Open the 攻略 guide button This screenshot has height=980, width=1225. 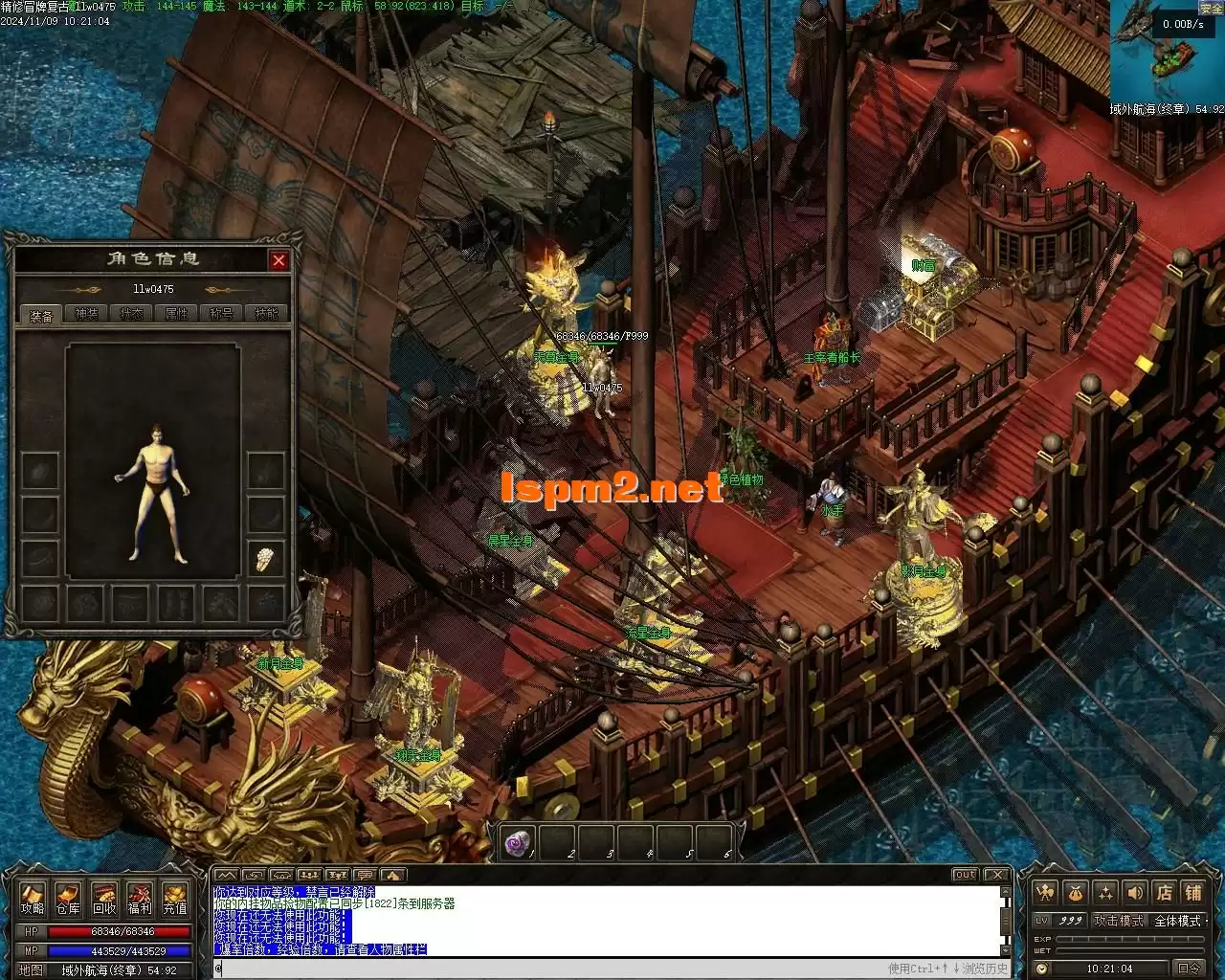click(33, 898)
